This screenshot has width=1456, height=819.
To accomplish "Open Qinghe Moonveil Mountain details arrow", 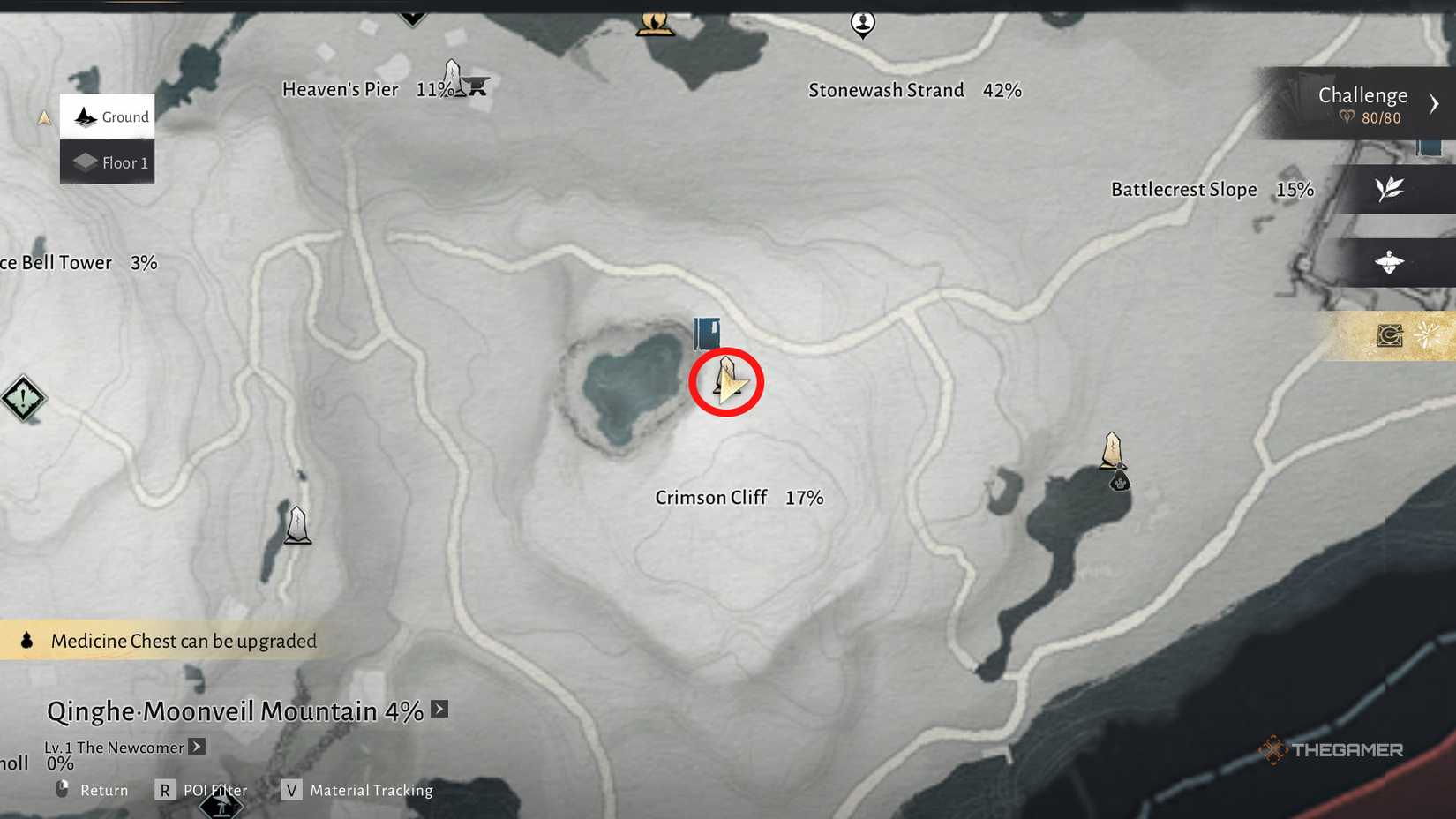I will click(439, 708).
